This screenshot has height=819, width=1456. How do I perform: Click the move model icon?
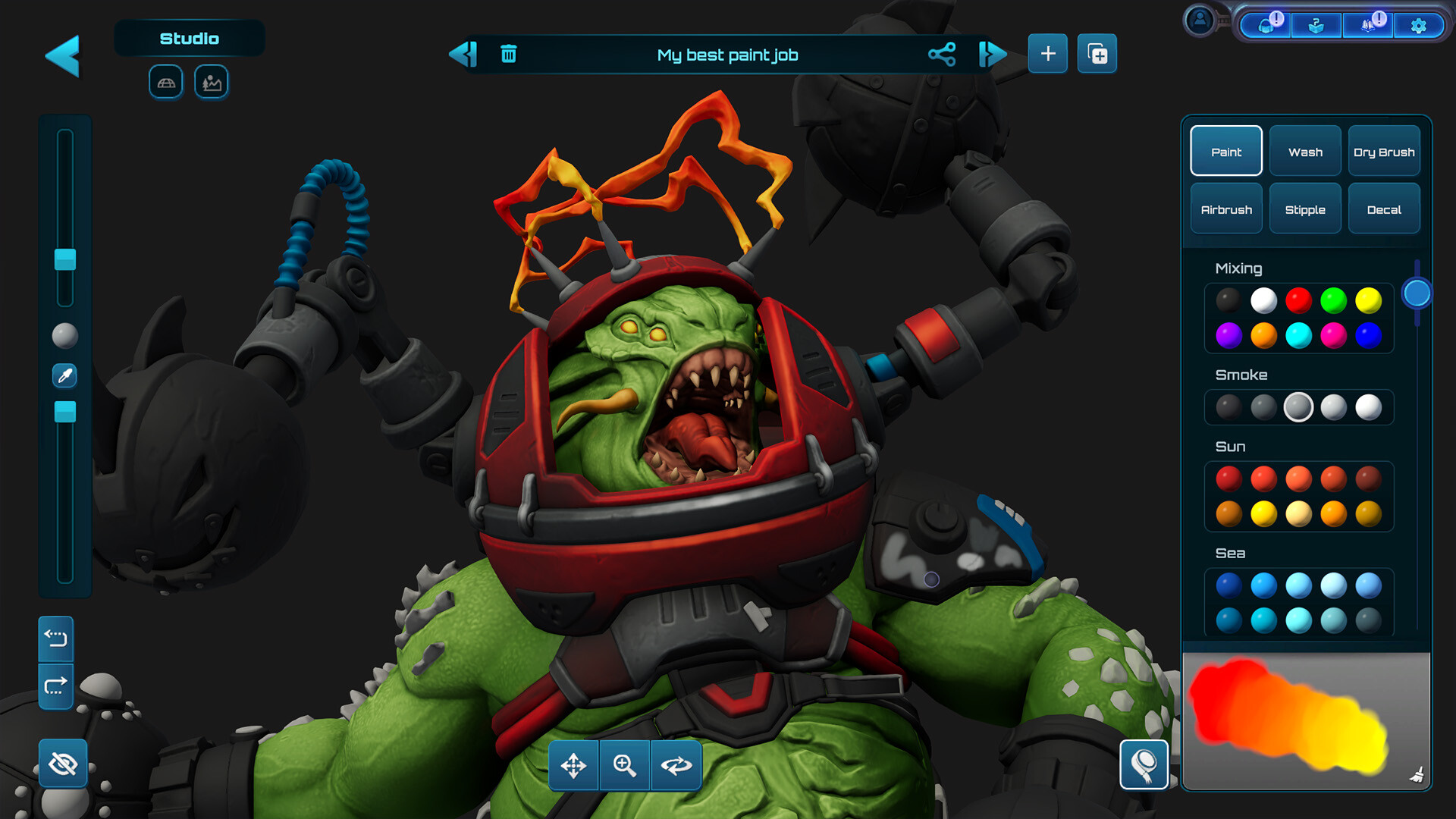pyautogui.click(x=574, y=766)
